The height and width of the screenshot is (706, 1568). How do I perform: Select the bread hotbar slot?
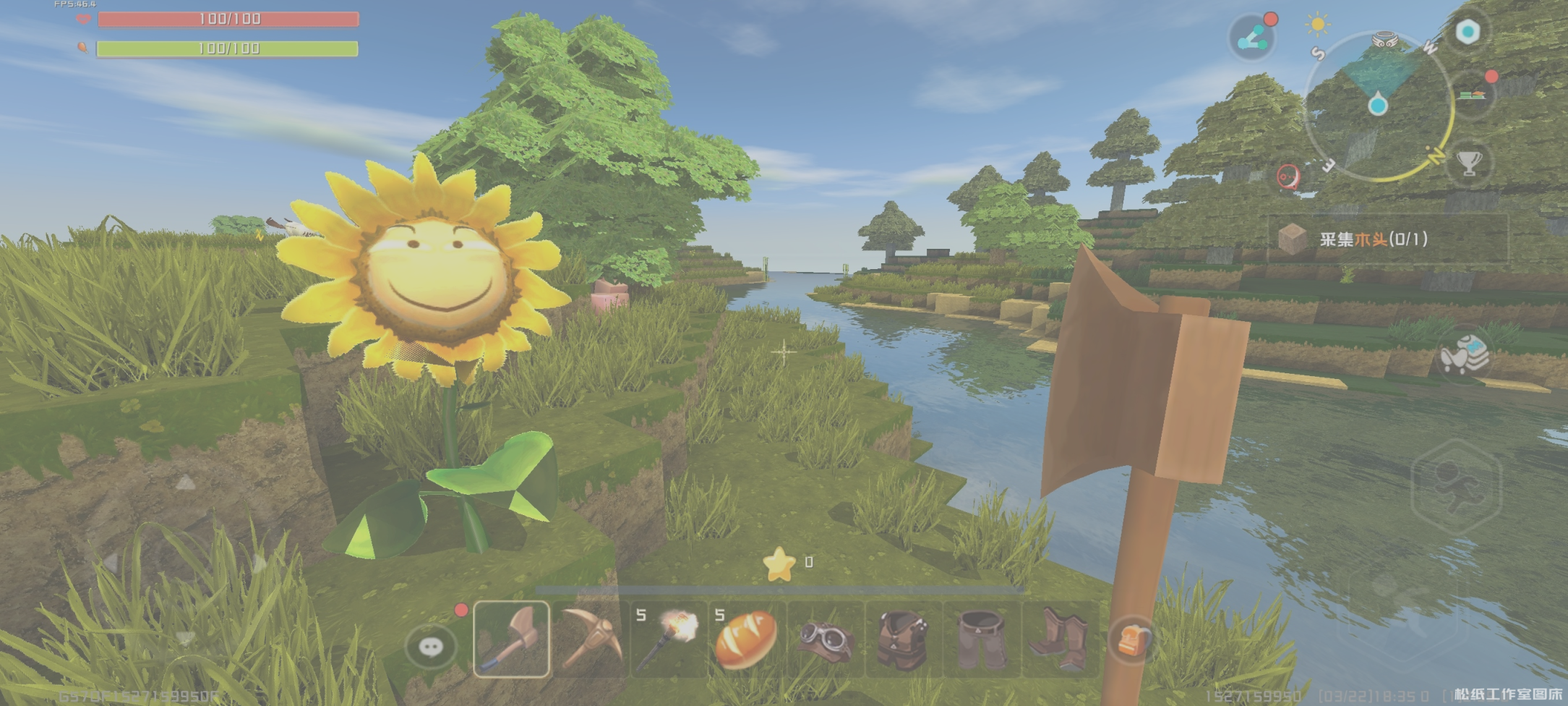(x=746, y=639)
